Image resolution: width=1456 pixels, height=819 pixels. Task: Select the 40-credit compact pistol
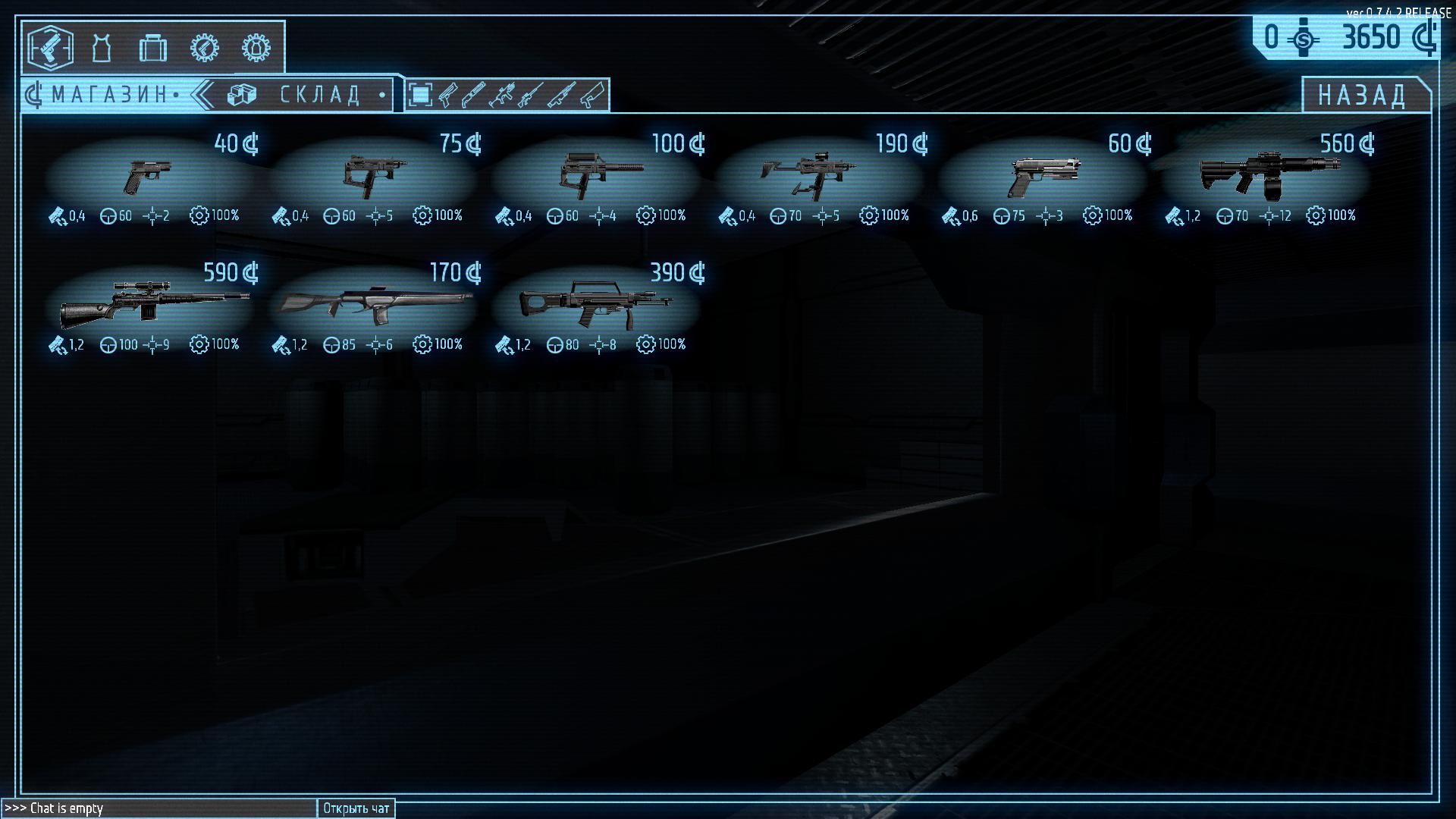(x=149, y=177)
